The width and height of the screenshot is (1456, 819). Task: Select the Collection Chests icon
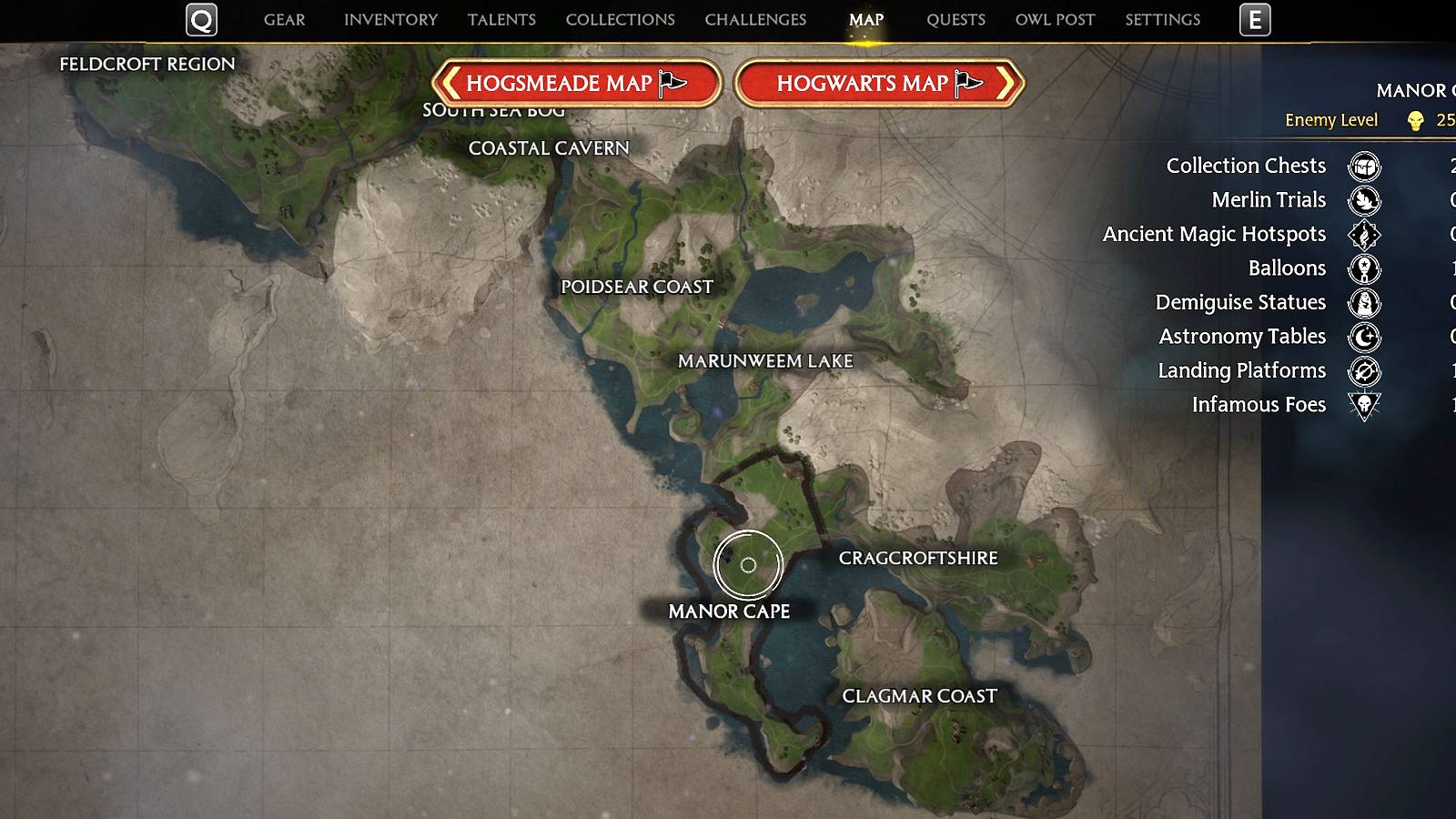point(1362,167)
